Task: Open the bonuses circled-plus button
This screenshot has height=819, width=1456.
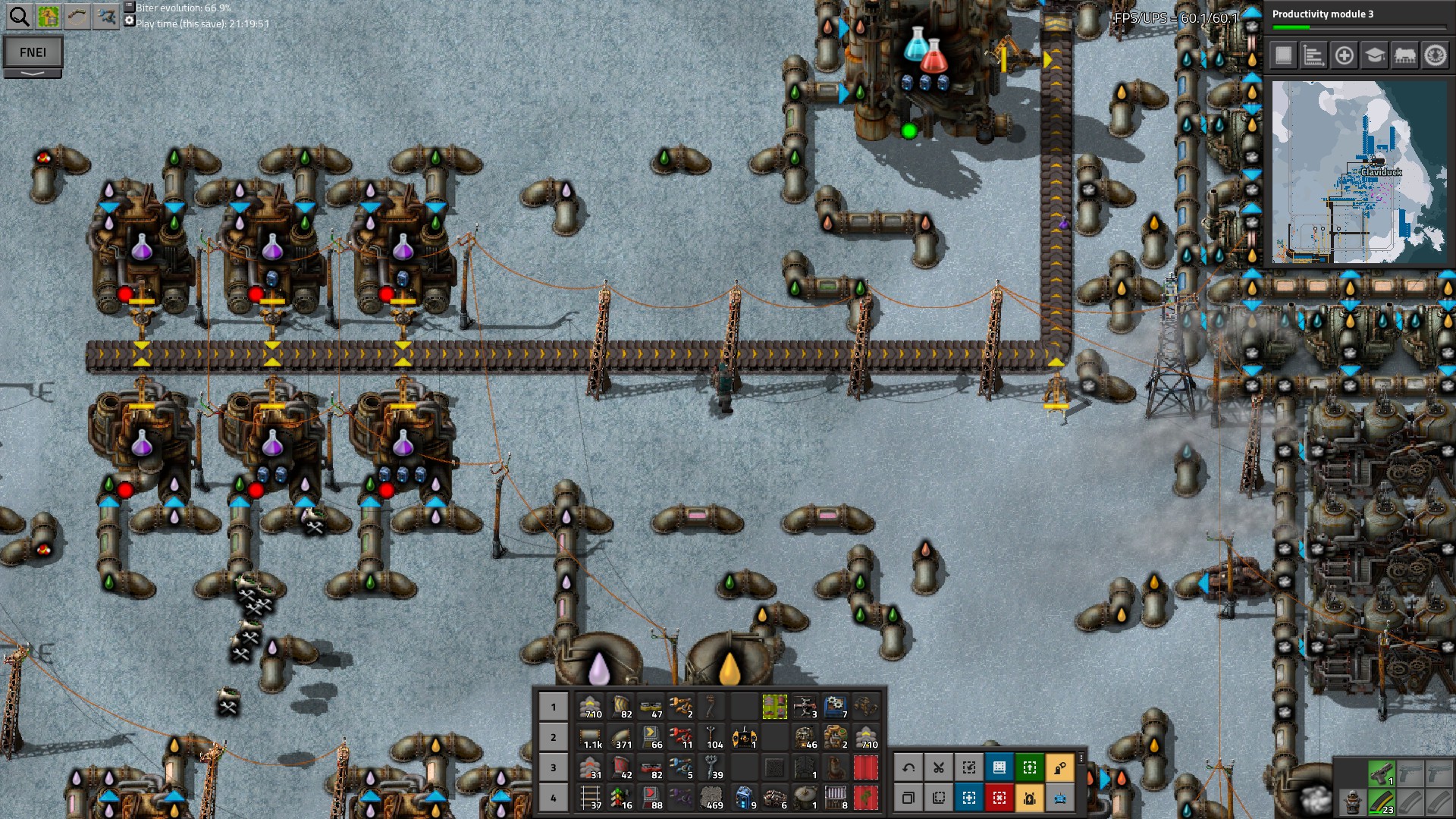Action: tap(1344, 55)
